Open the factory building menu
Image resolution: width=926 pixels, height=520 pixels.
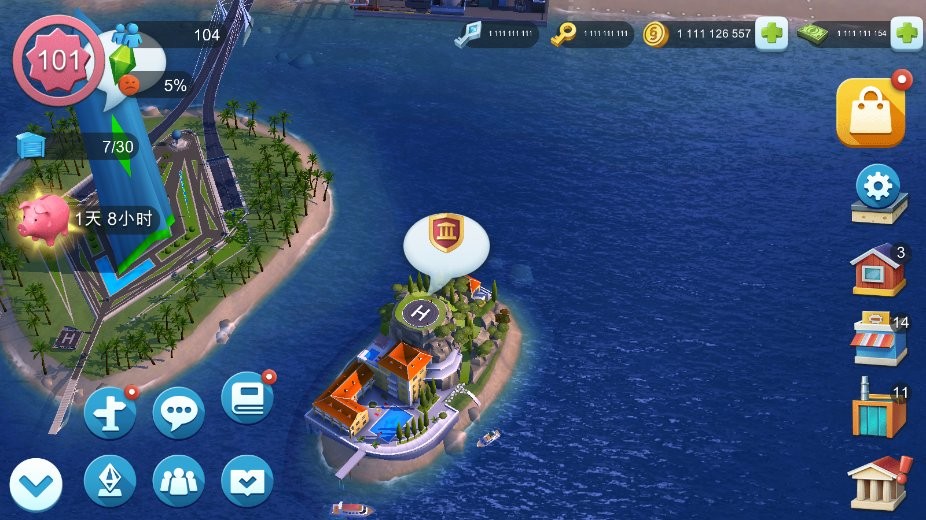pos(878,408)
